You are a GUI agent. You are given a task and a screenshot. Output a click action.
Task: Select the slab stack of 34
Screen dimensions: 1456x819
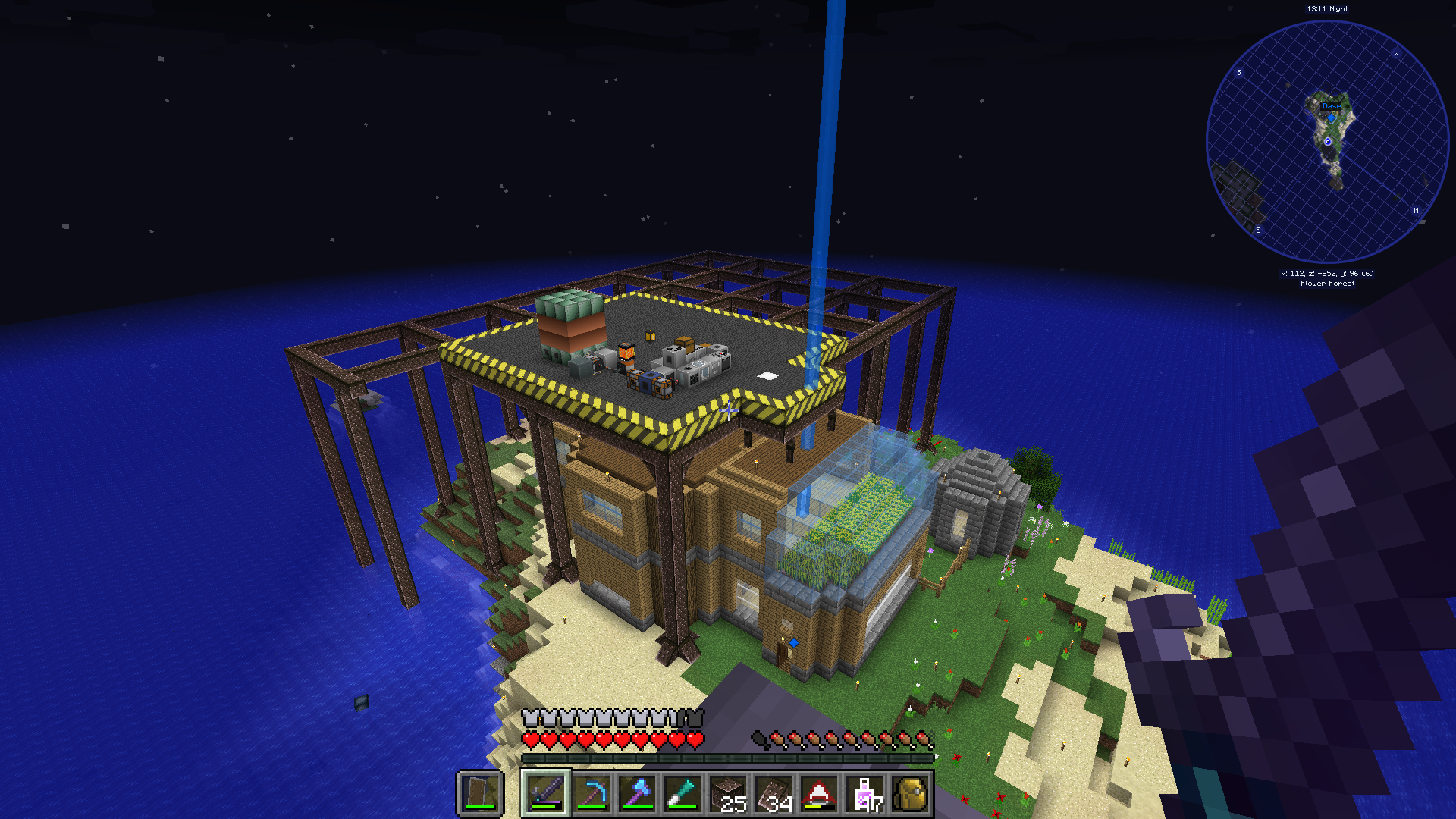(773, 794)
